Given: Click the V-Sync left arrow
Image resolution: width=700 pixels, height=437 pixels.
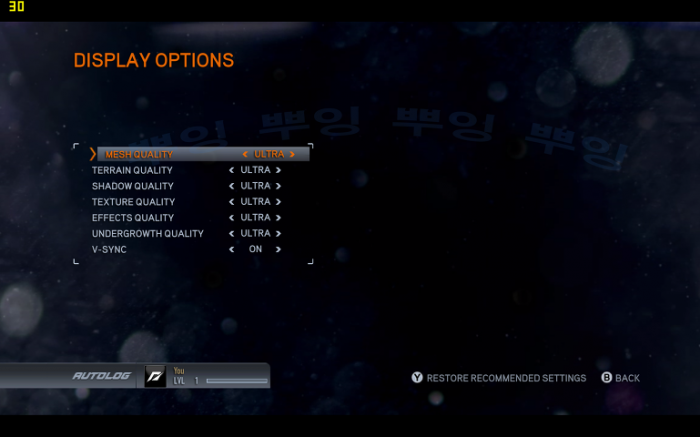Looking at the screenshot, I should tap(232, 249).
